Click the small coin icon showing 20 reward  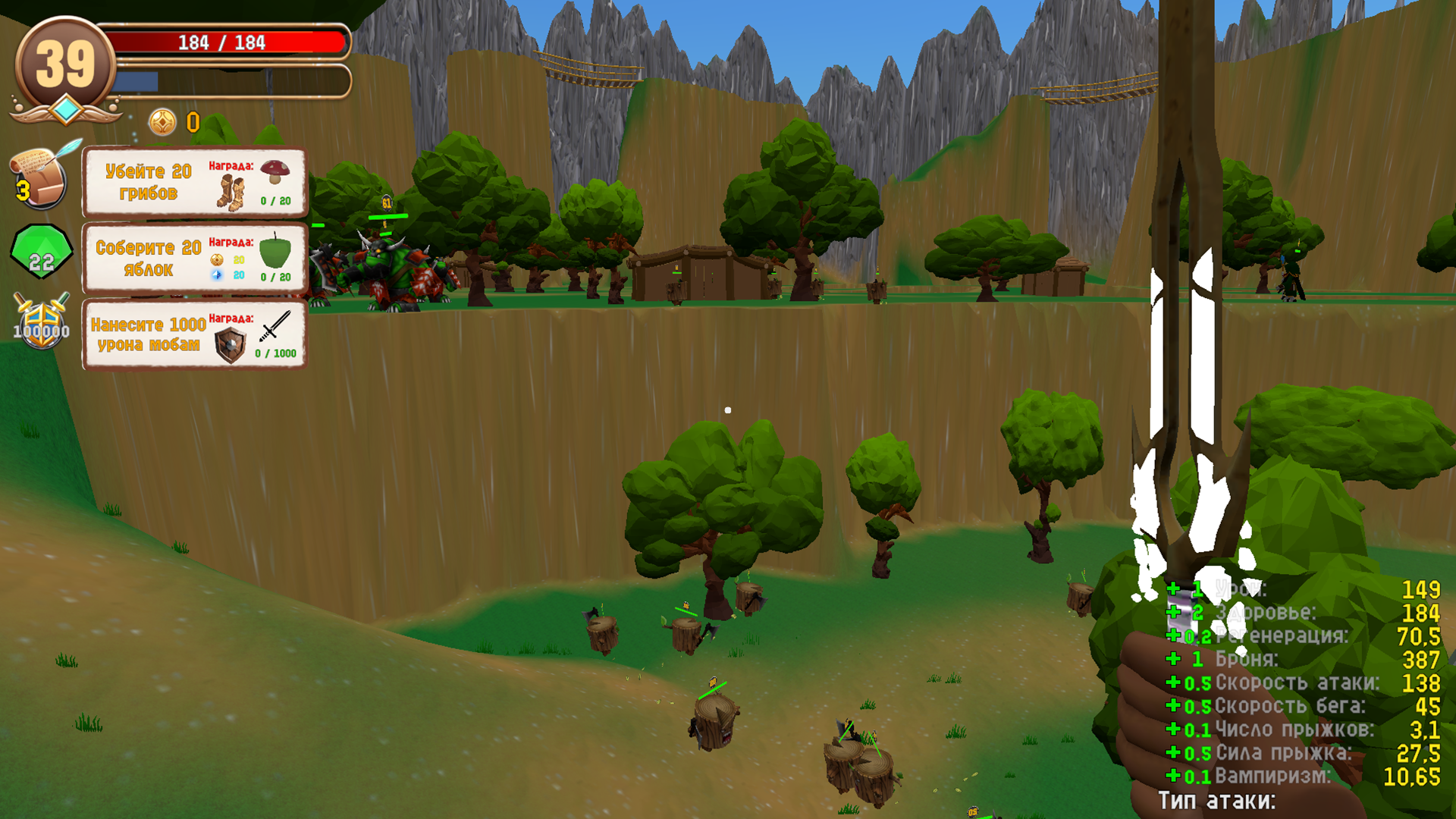coord(217,259)
